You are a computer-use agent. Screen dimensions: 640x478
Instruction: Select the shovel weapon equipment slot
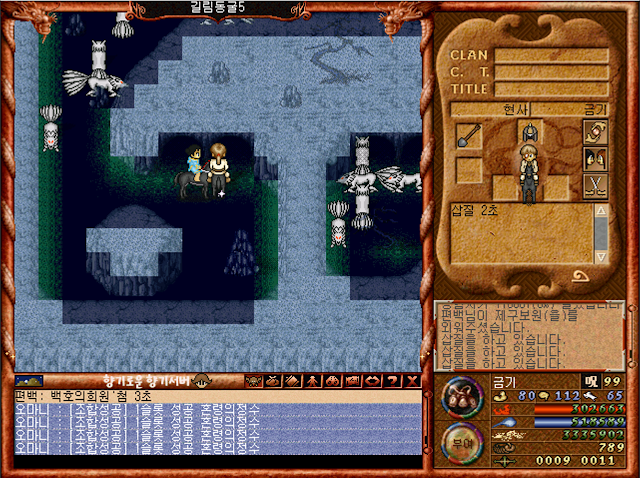point(469,135)
